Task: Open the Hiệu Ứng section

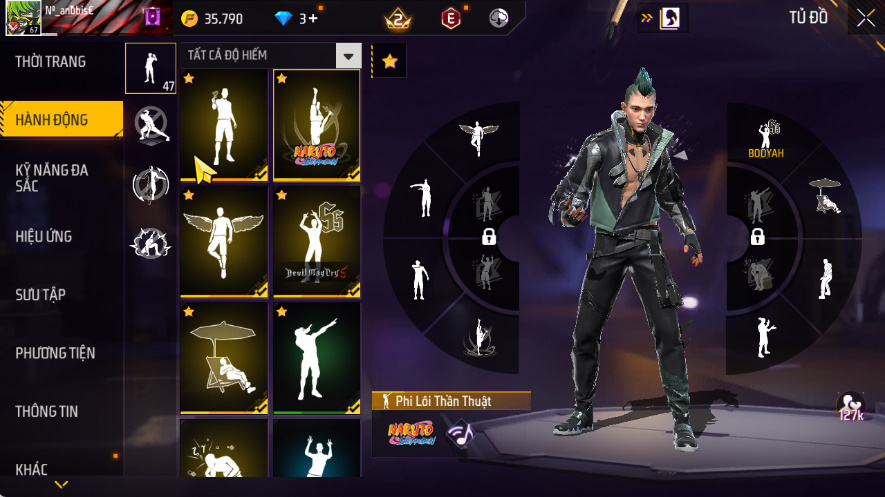Action: pyautogui.click(x=44, y=237)
